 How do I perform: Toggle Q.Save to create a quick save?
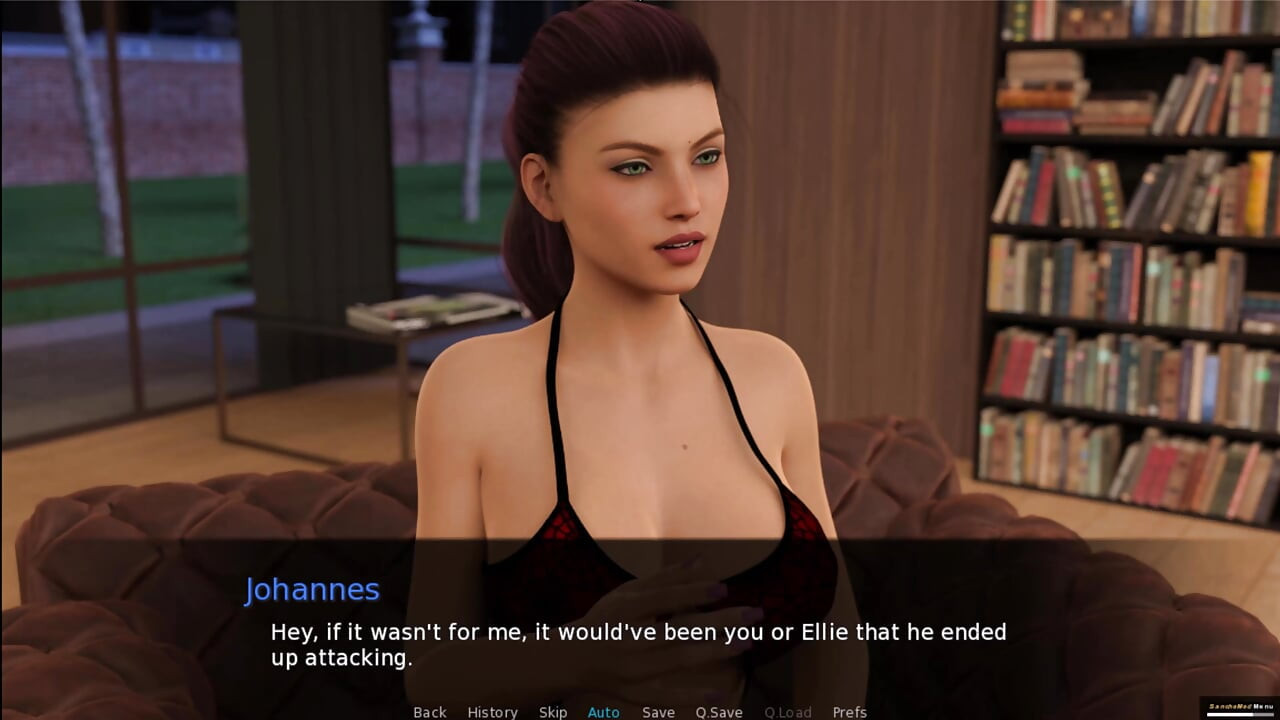click(720, 712)
